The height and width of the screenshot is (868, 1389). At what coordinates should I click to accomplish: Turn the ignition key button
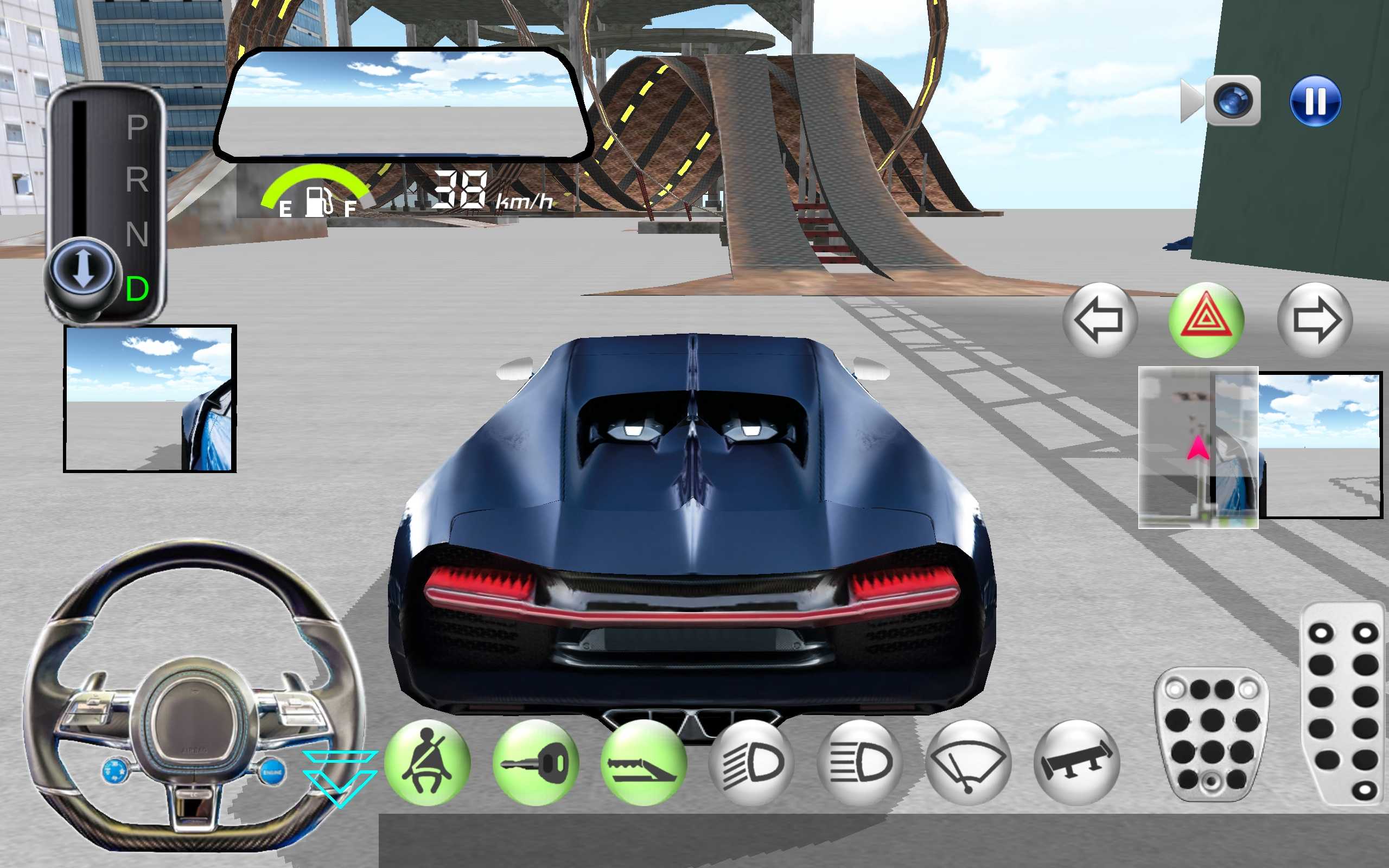coord(535,763)
